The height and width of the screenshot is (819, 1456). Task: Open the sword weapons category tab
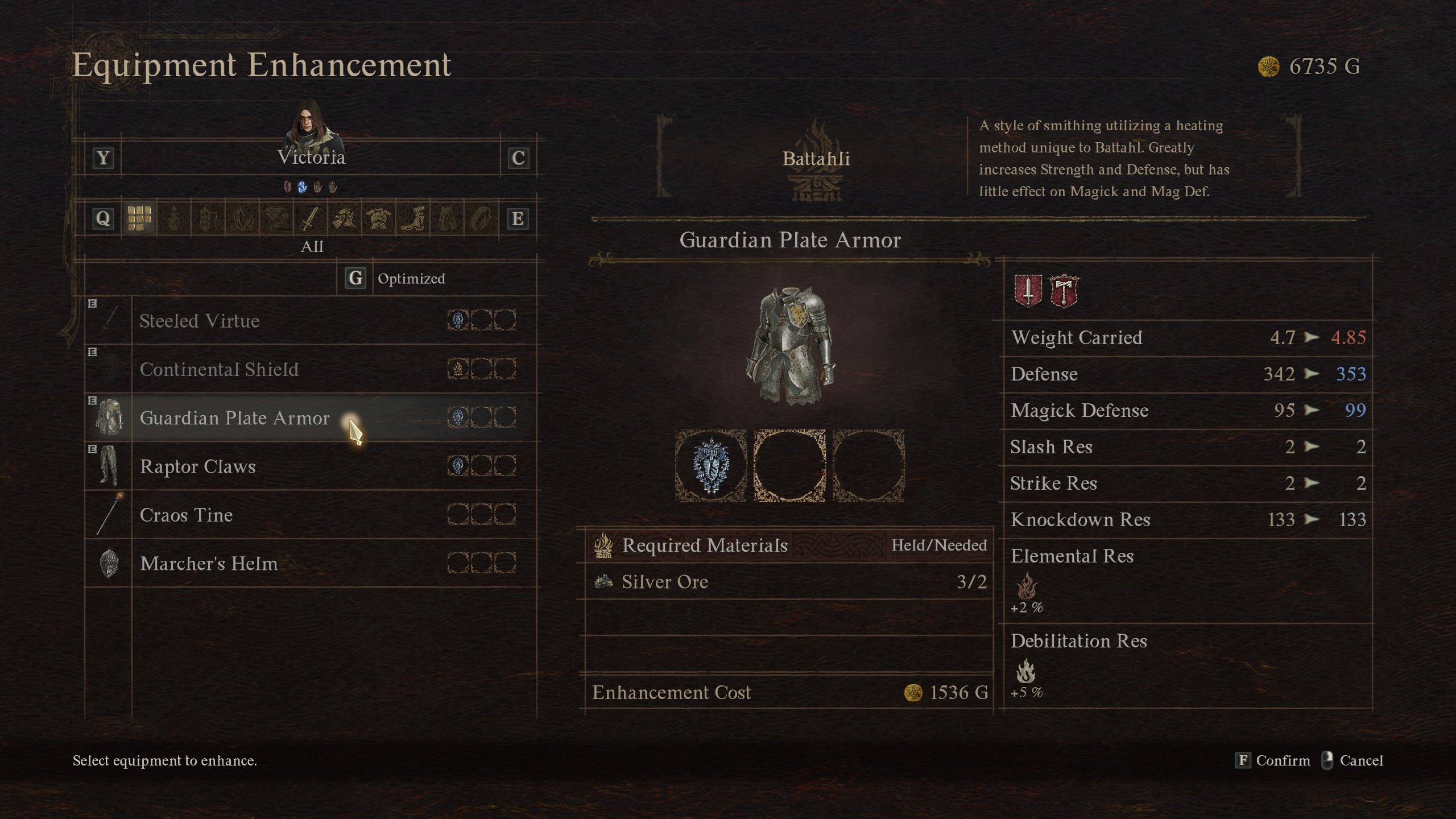click(309, 218)
